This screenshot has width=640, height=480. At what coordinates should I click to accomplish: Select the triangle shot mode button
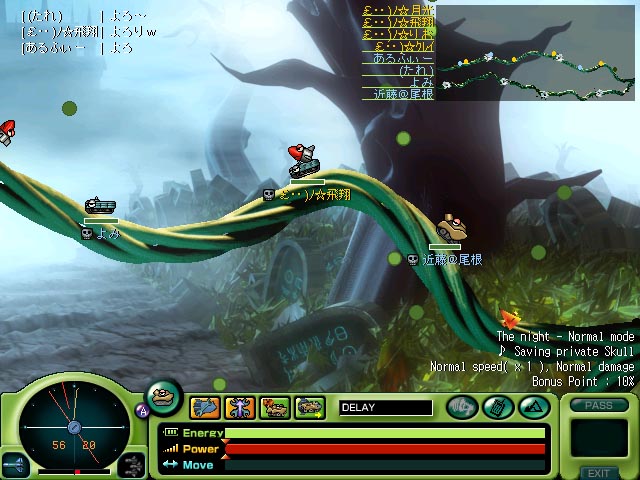click(x=531, y=407)
